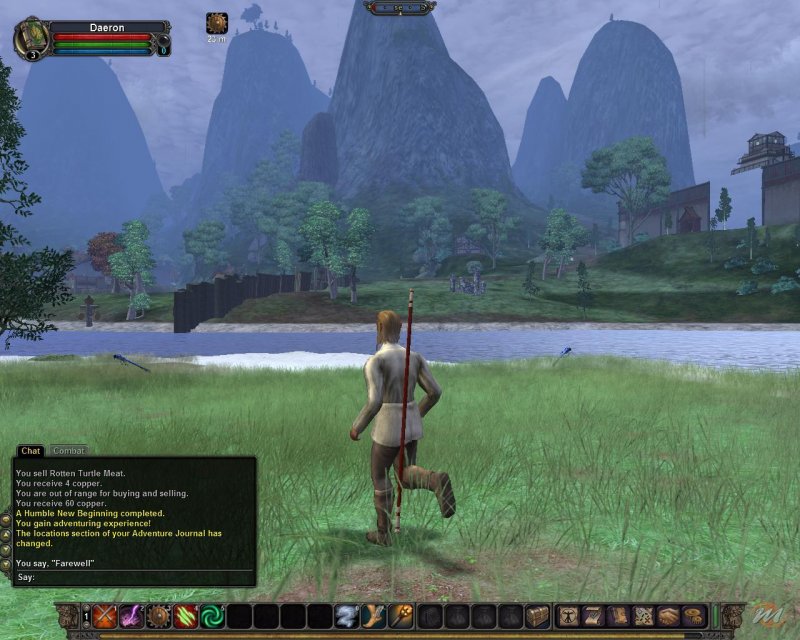Use the torch hotbar icon
Image resolution: width=800 pixels, height=640 pixels.
click(x=402, y=616)
